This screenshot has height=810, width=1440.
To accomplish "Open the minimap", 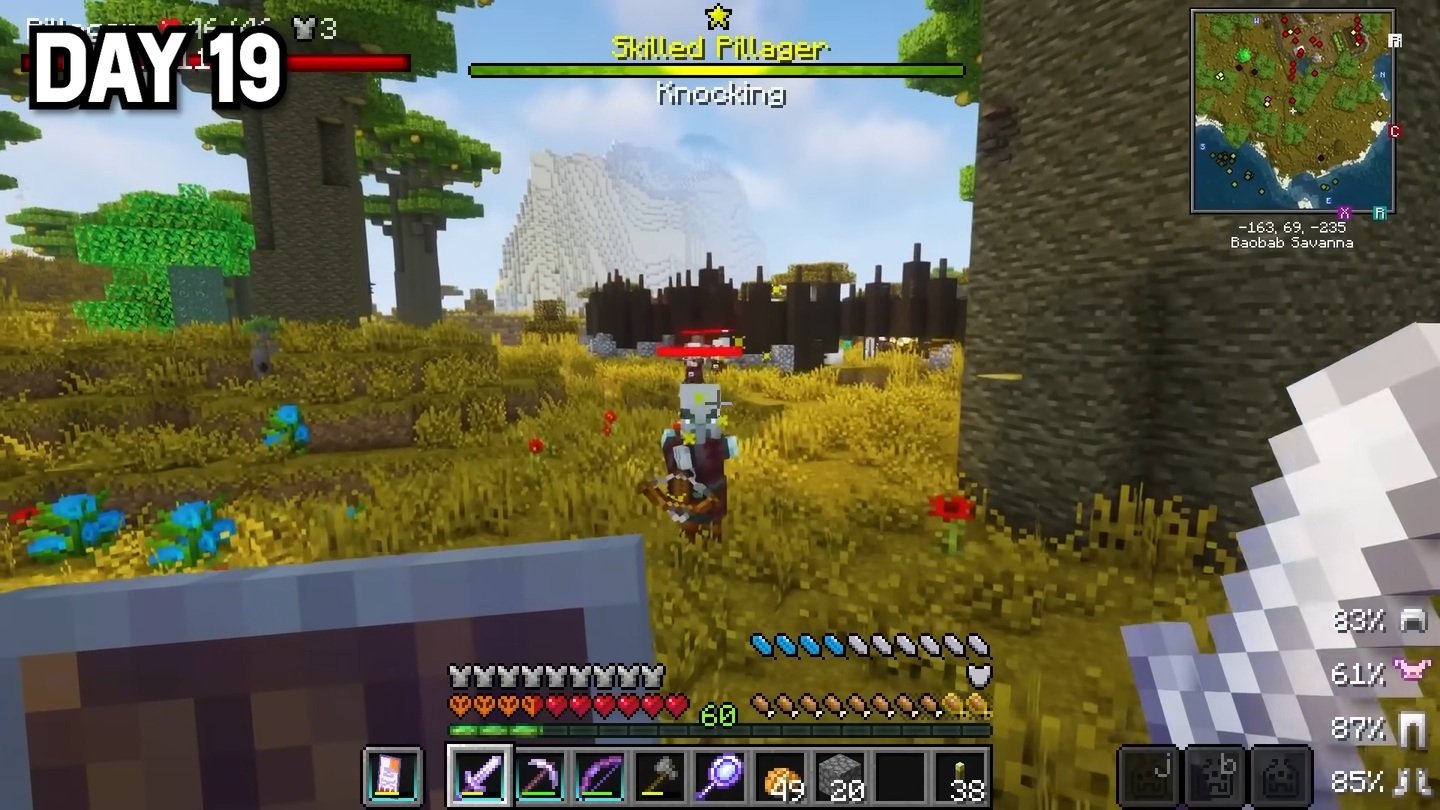I will point(1292,110).
